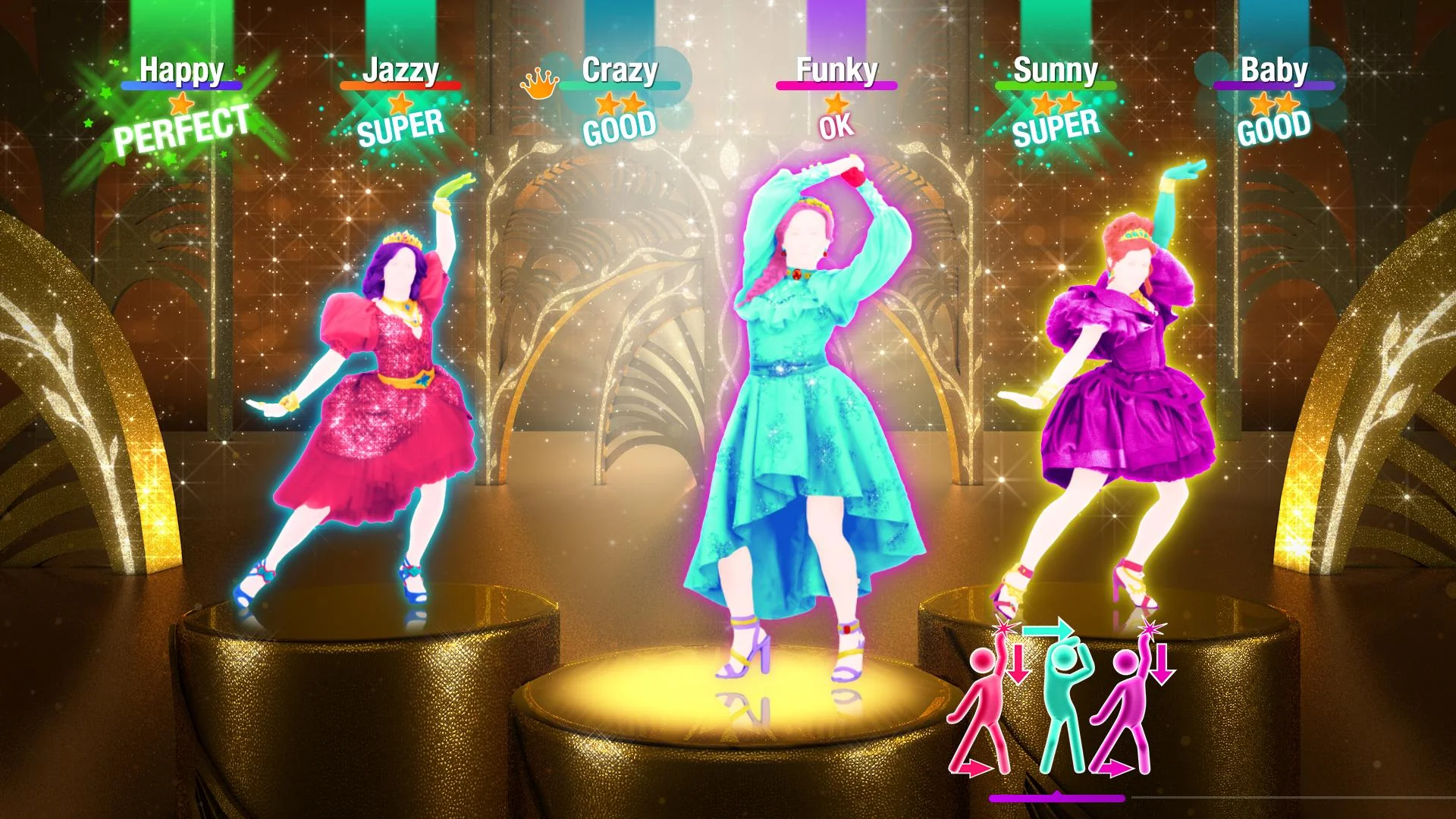Click the two stars under Baby's name
Image resolution: width=1456 pixels, height=819 pixels.
[x=1272, y=104]
